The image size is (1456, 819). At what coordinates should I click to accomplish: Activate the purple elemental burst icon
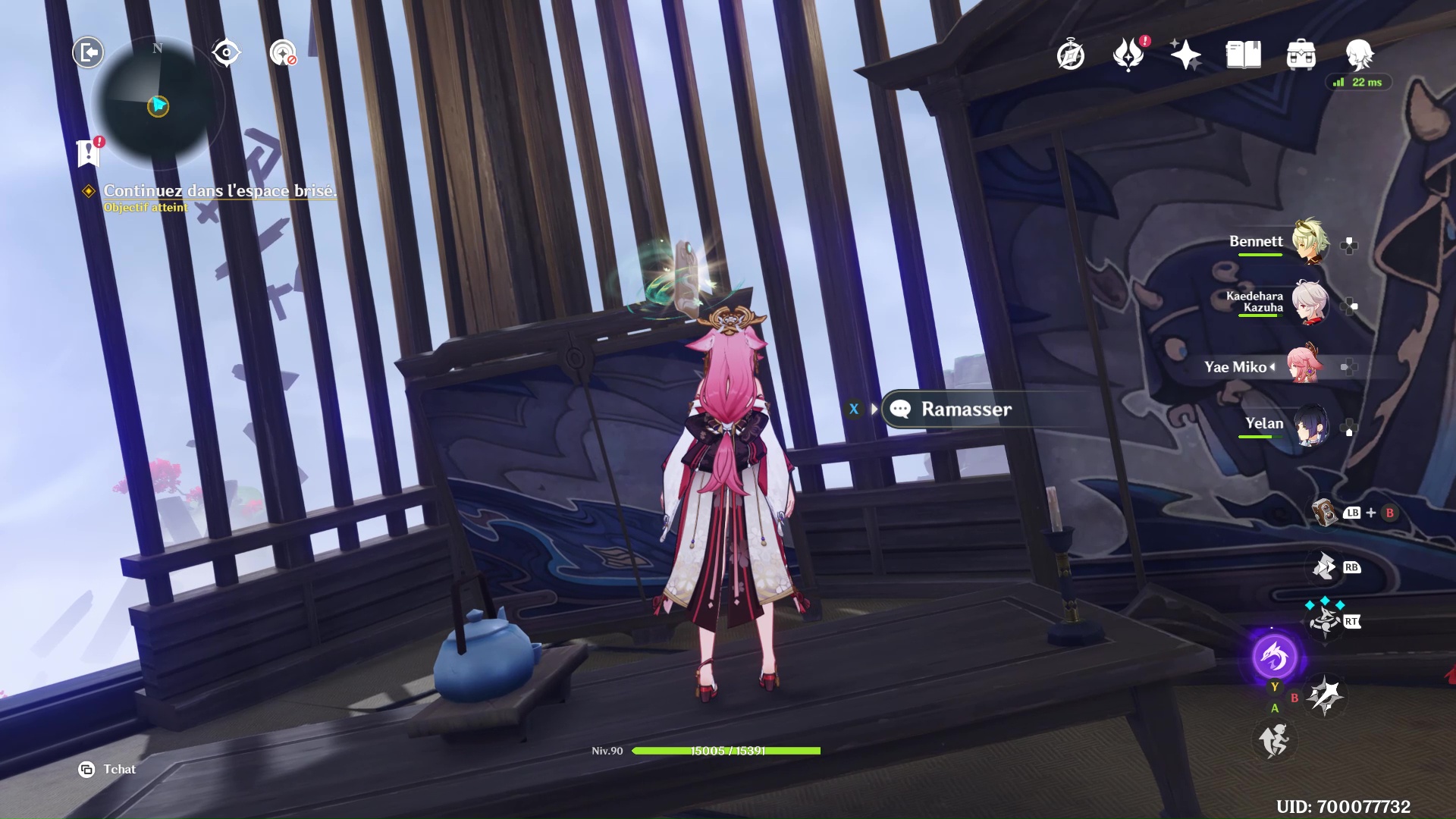click(1274, 657)
